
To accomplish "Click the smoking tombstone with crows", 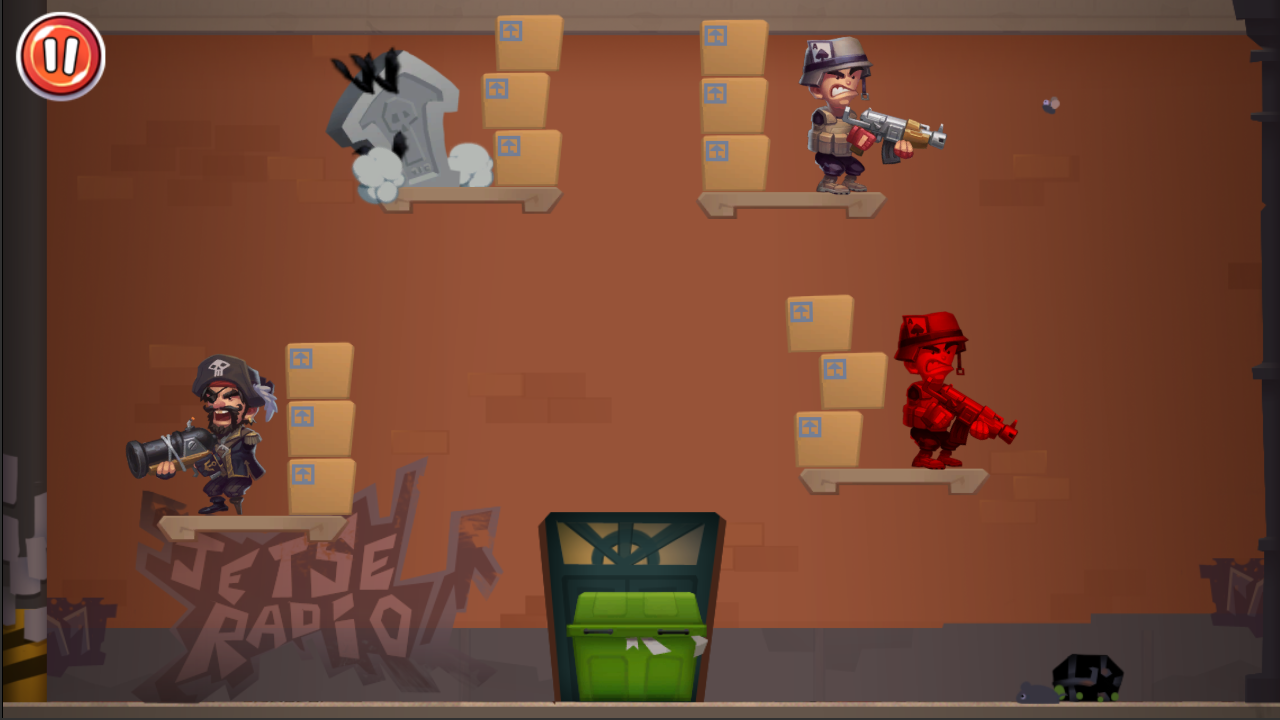I will tap(400, 120).
